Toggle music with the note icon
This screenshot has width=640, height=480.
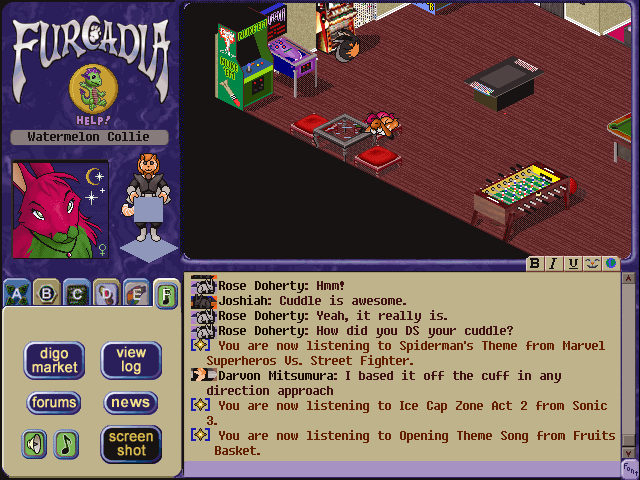coord(66,443)
